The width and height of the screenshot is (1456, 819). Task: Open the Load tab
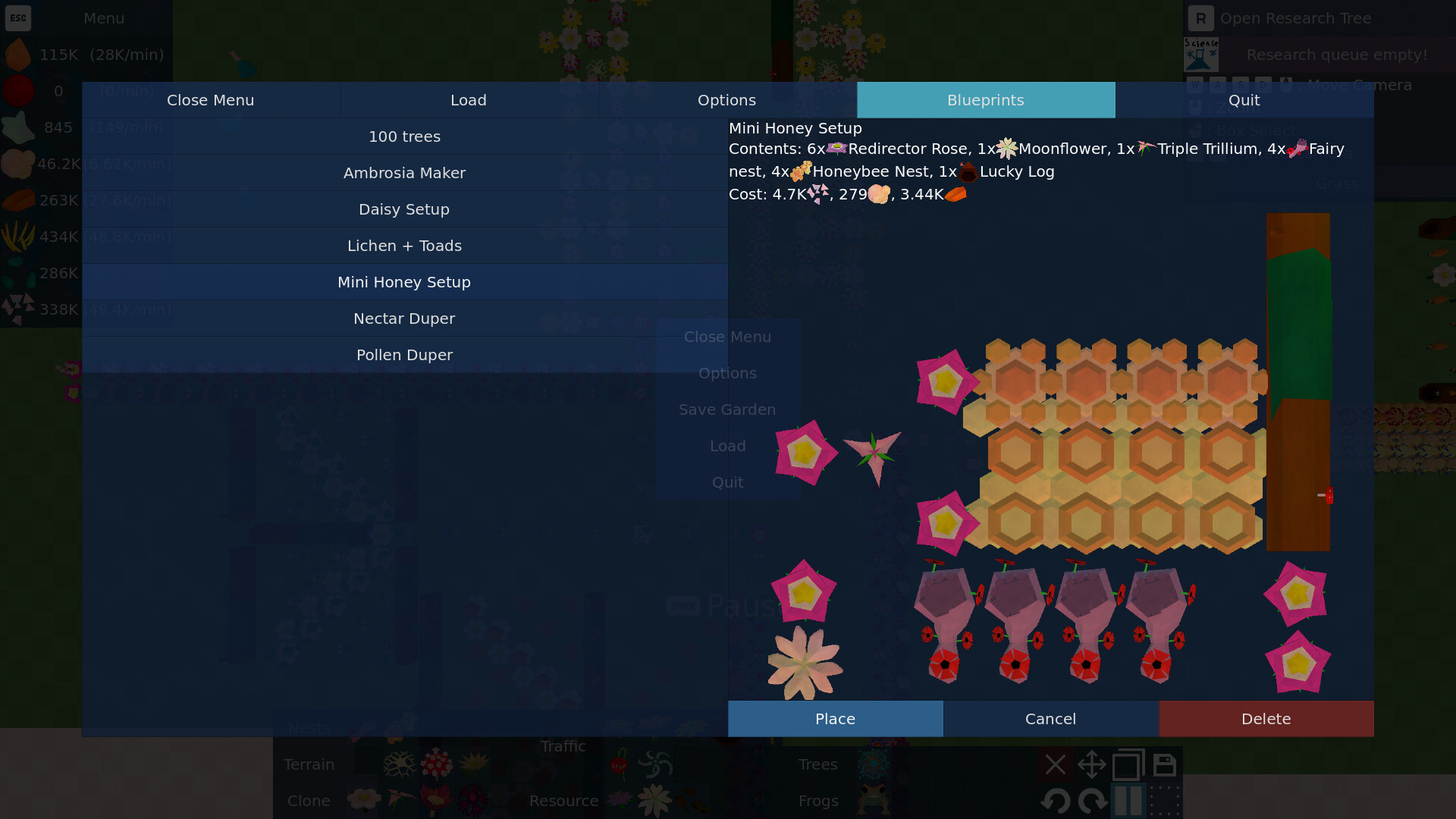tap(468, 100)
